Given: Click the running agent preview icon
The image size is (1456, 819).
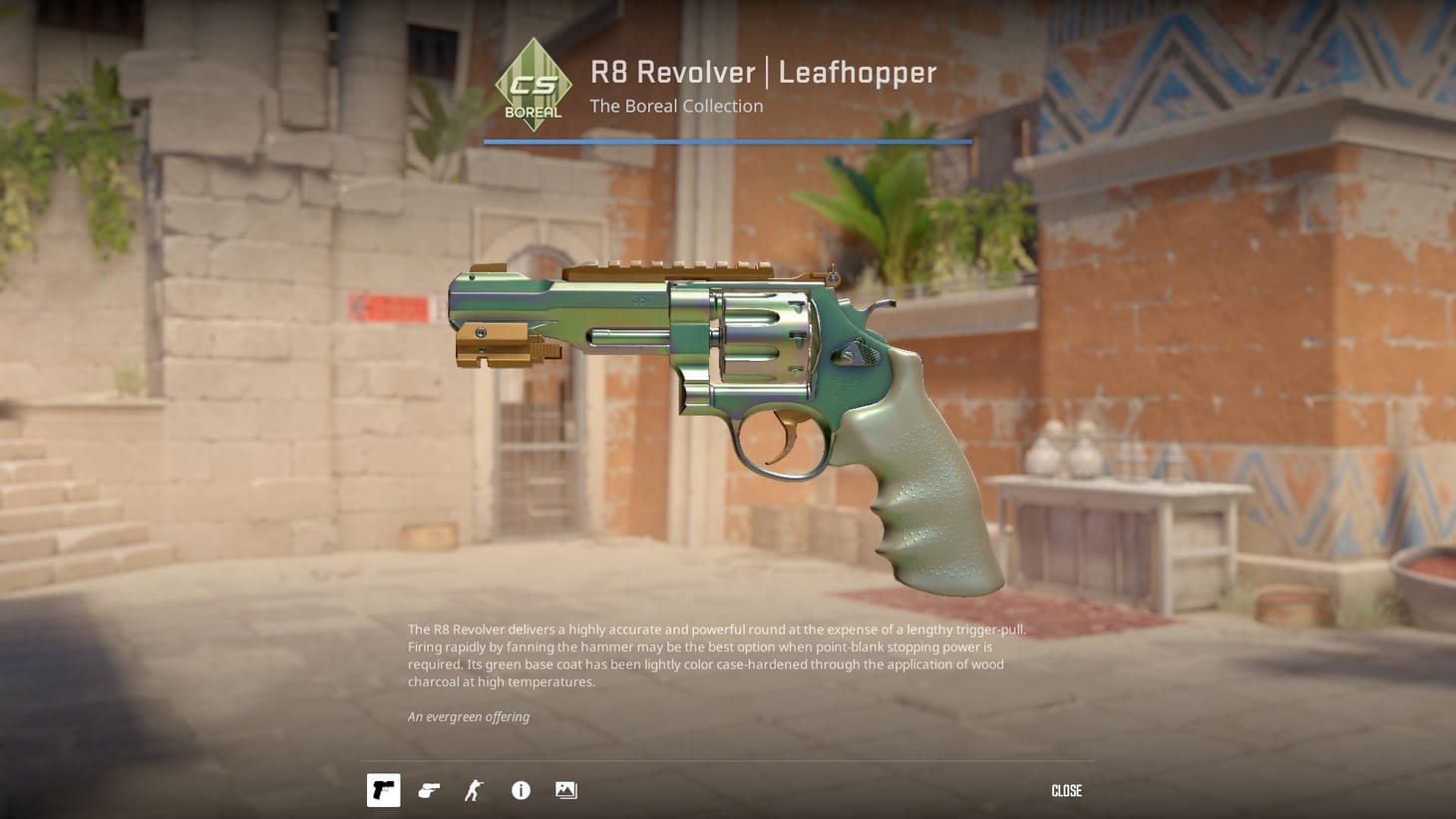Looking at the screenshot, I should 474,790.
